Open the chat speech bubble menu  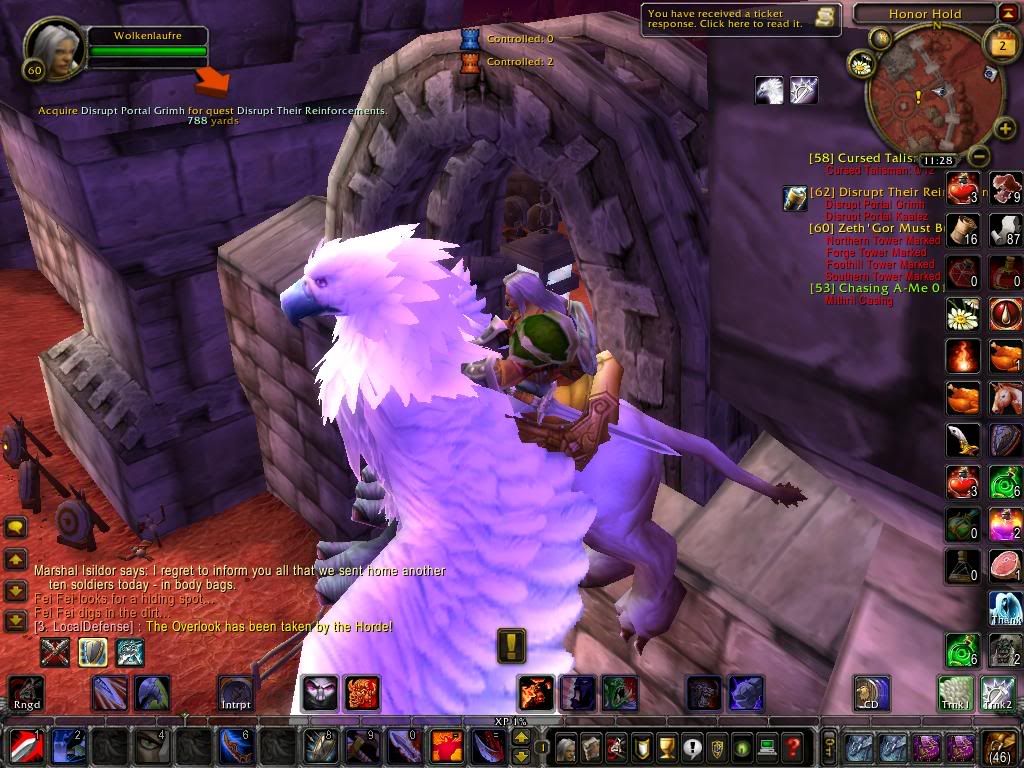tap(16, 527)
